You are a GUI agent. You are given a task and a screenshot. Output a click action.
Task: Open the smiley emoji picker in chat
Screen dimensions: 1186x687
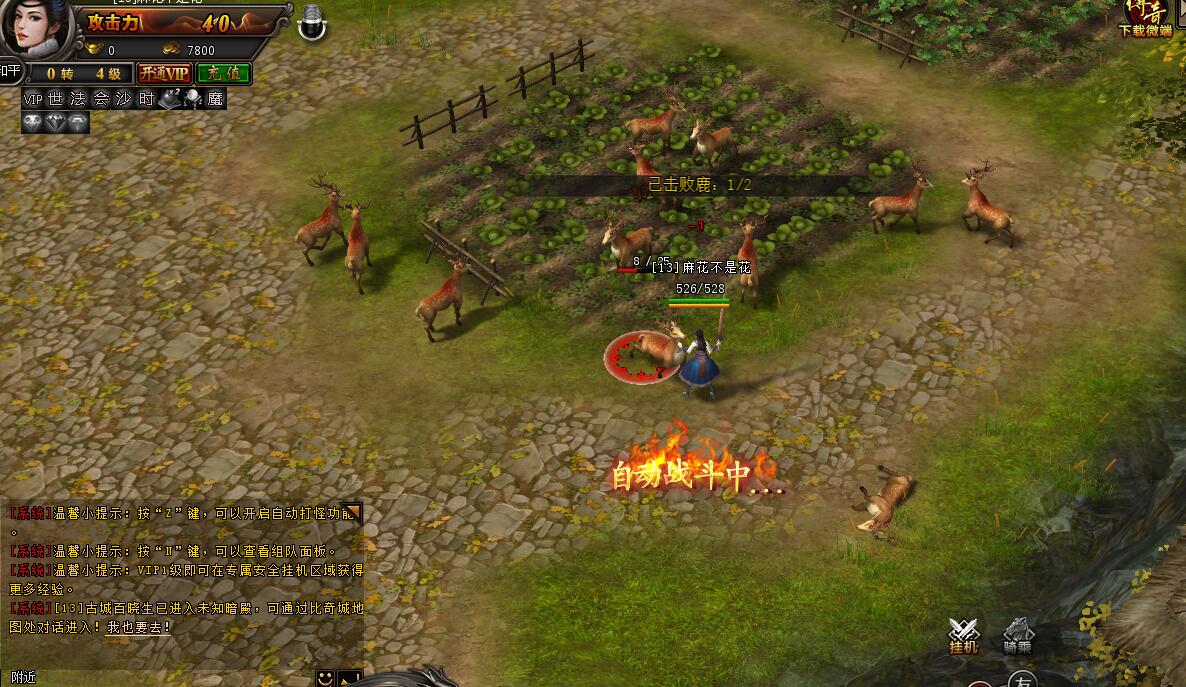point(325,678)
